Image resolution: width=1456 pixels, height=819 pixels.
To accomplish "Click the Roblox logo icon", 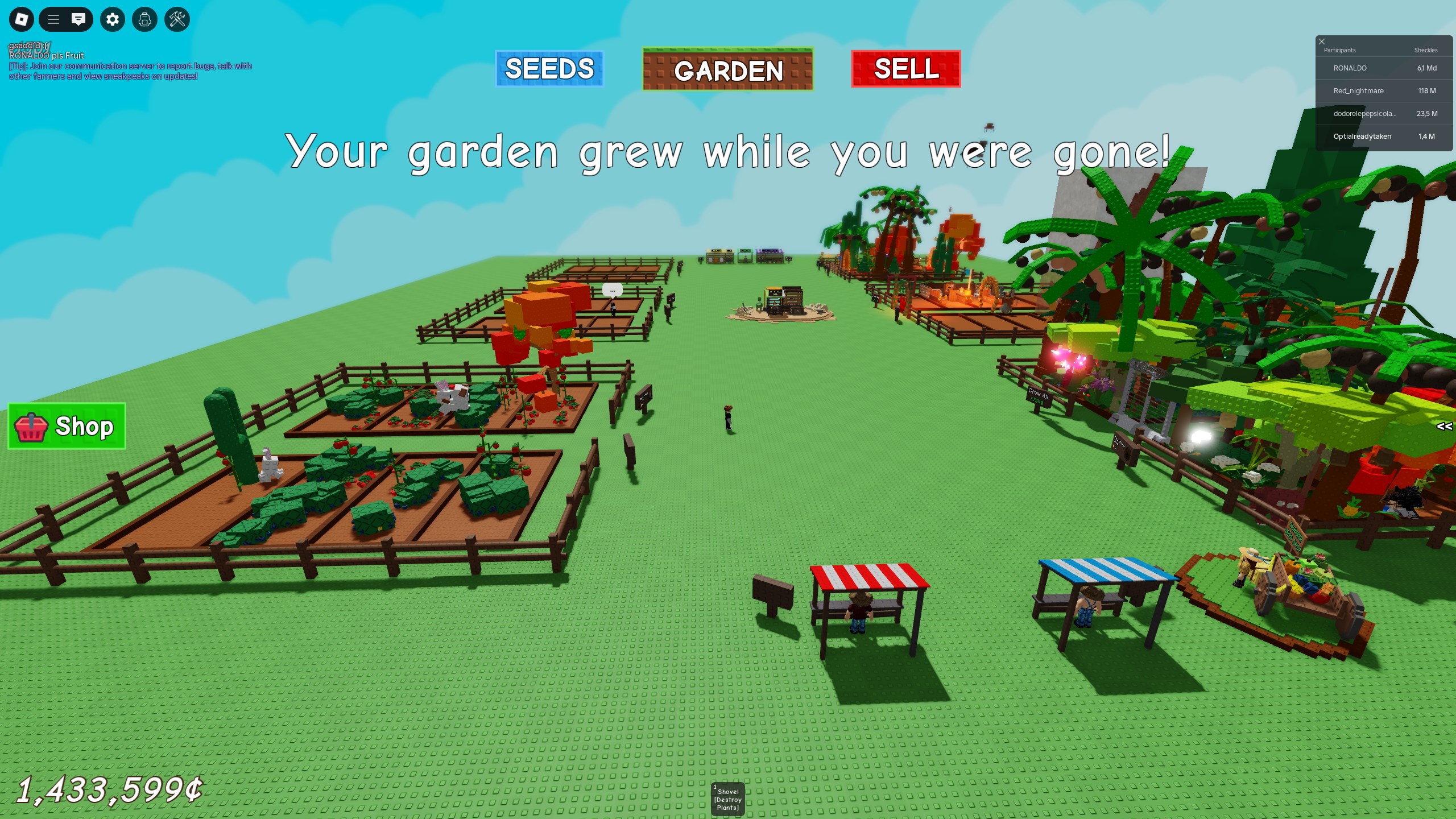I will (x=21, y=19).
